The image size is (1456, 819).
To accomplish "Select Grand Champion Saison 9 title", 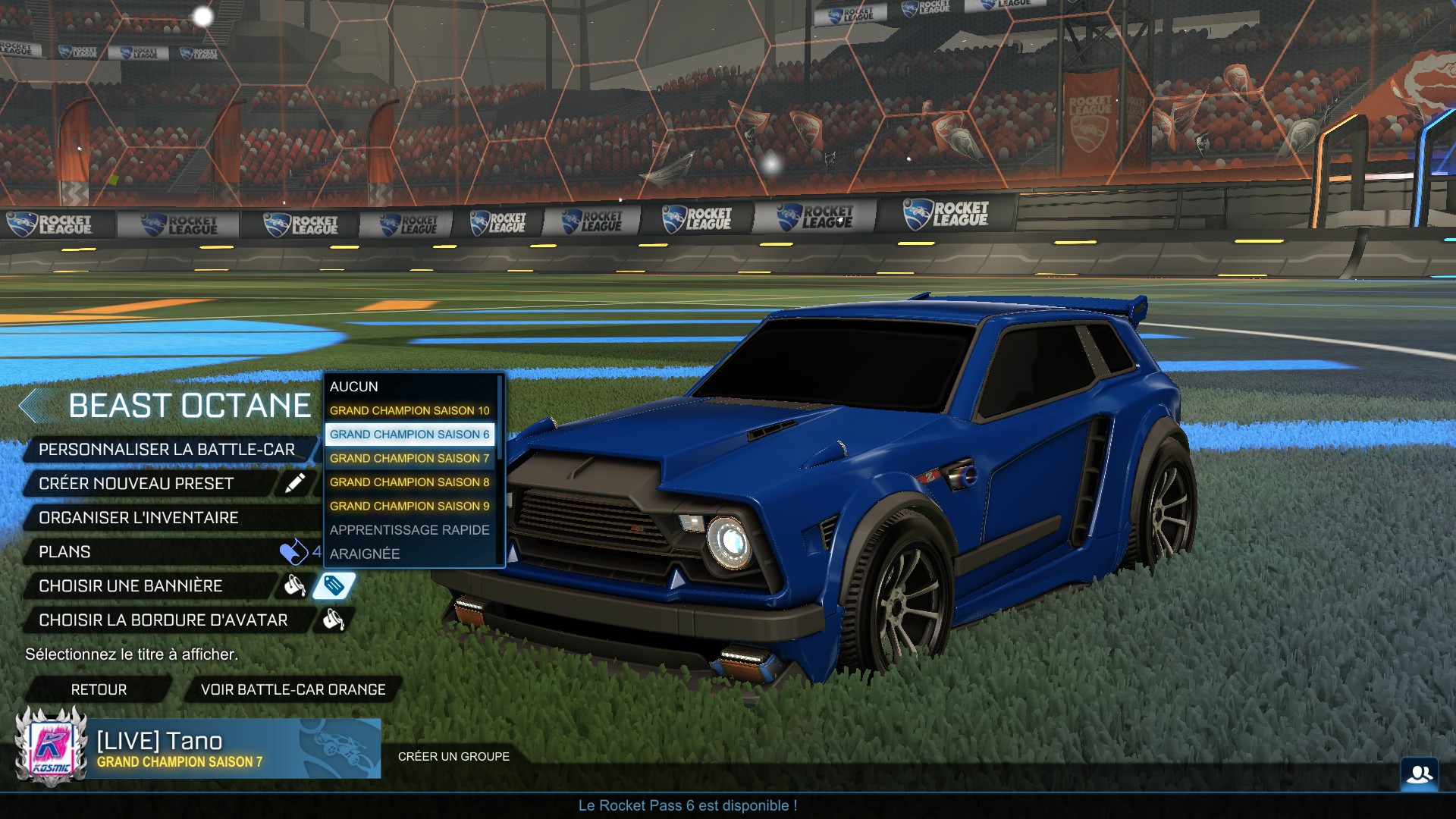I will tap(409, 506).
